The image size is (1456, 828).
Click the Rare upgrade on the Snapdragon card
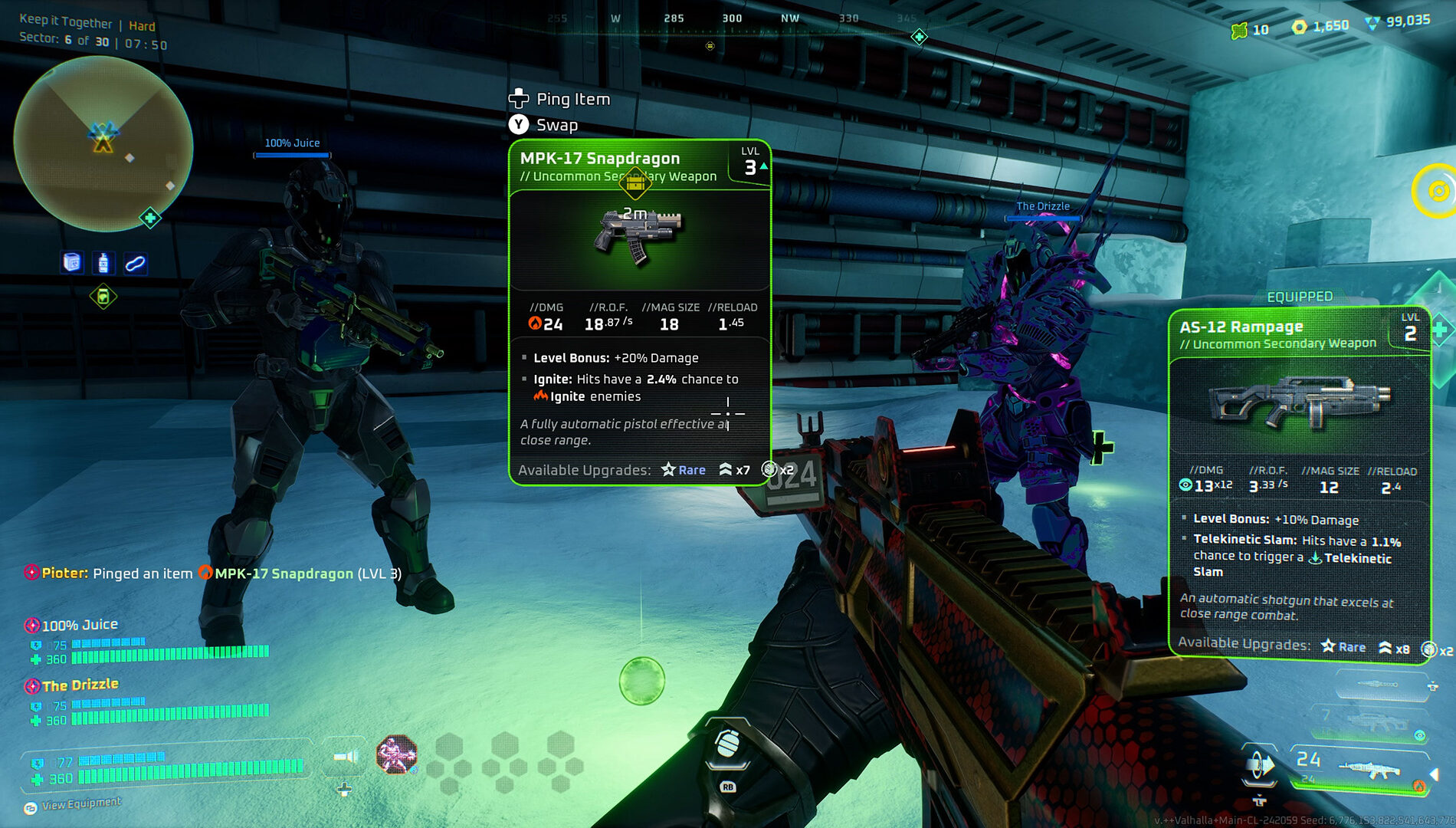(x=684, y=470)
